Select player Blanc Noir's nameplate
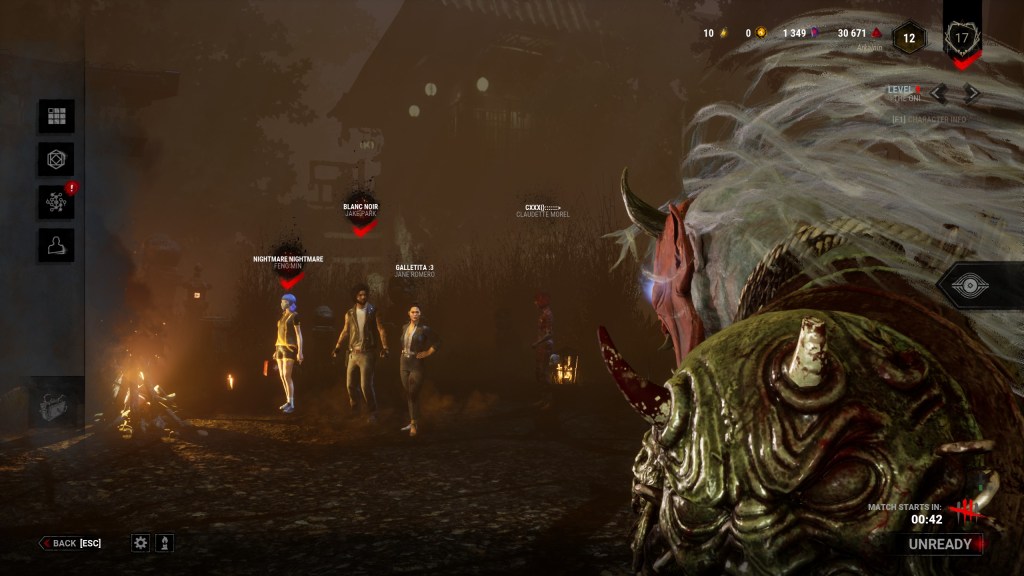1024x576 pixels. click(x=361, y=210)
